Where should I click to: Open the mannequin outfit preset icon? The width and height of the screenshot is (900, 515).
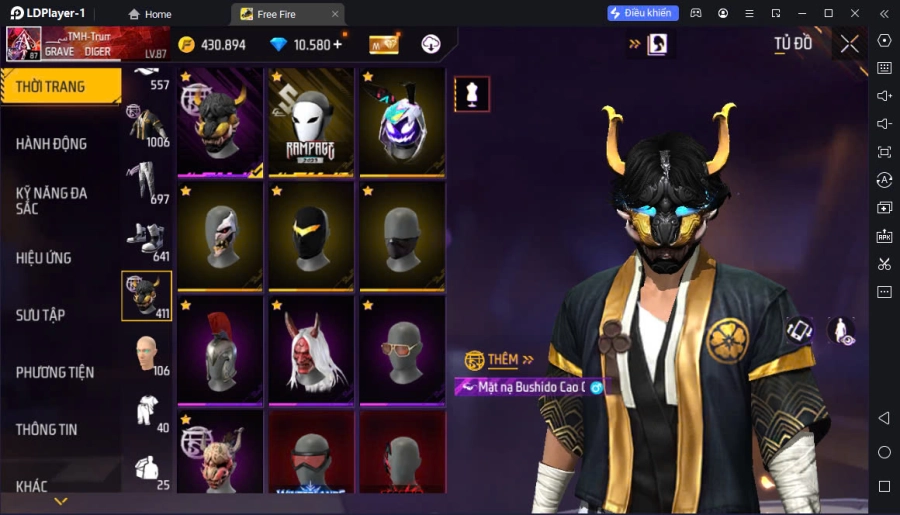pos(472,94)
